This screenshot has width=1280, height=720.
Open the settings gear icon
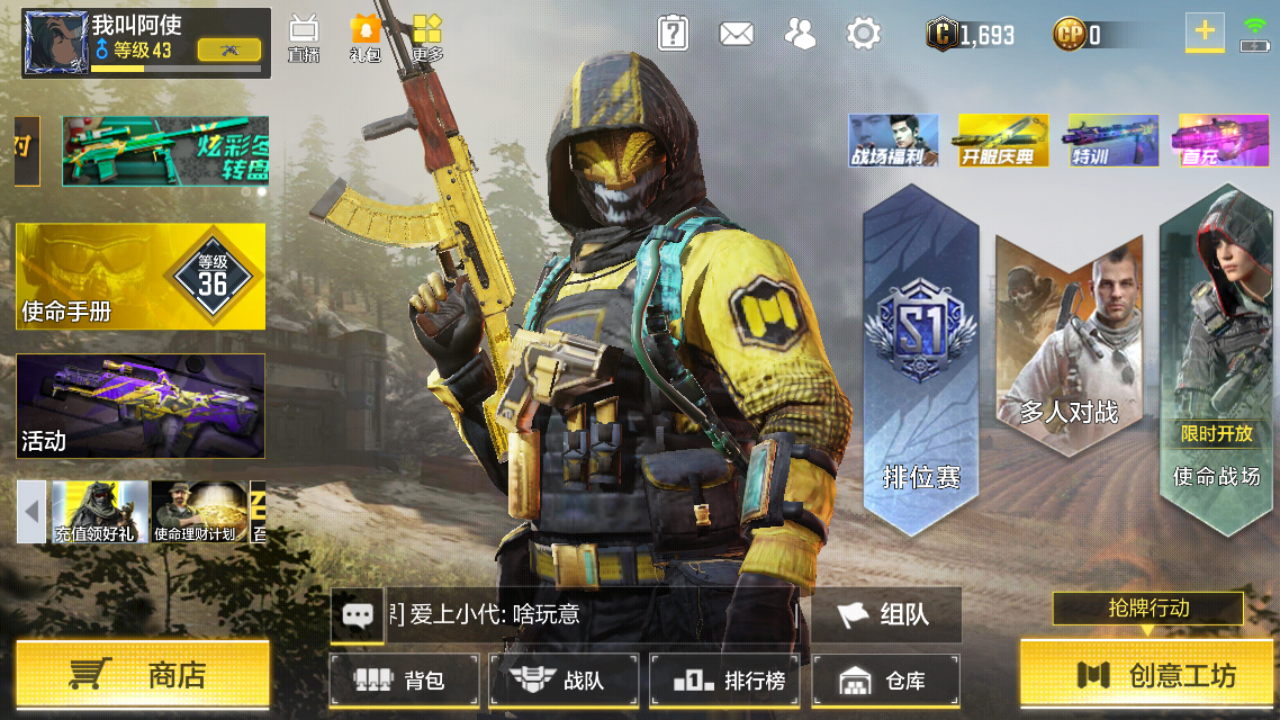tap(864, 32)
